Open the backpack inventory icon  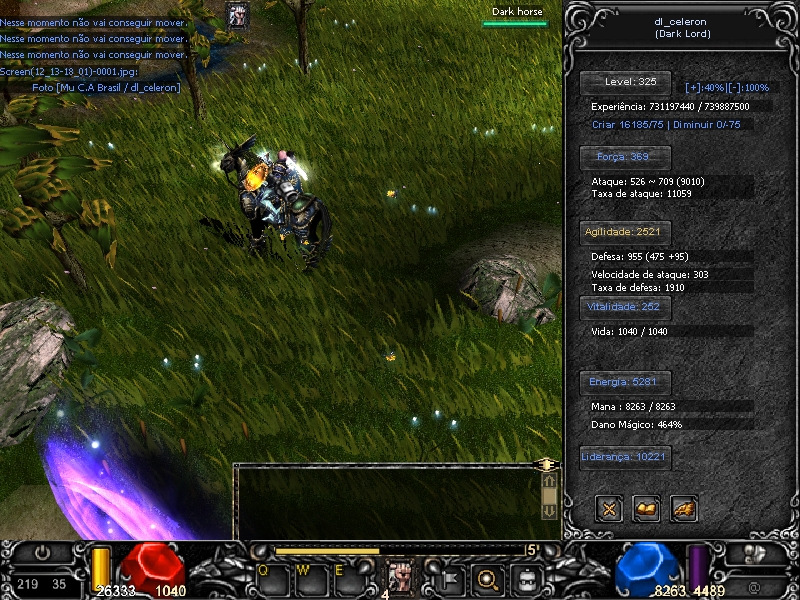[527, 578]
